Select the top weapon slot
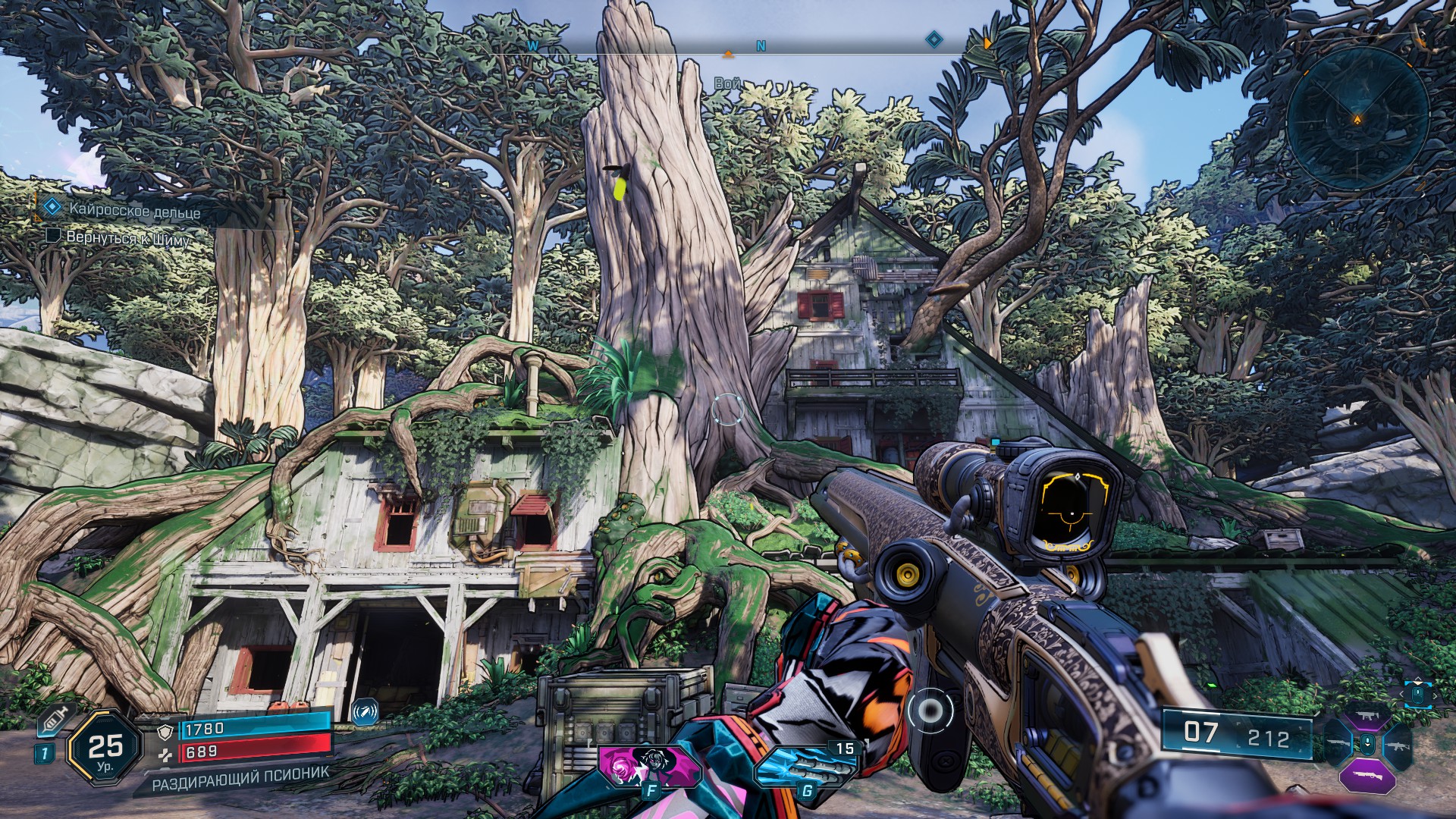Image resolution: width=1456 pixels, height=819 pixels. point(1367,717)
